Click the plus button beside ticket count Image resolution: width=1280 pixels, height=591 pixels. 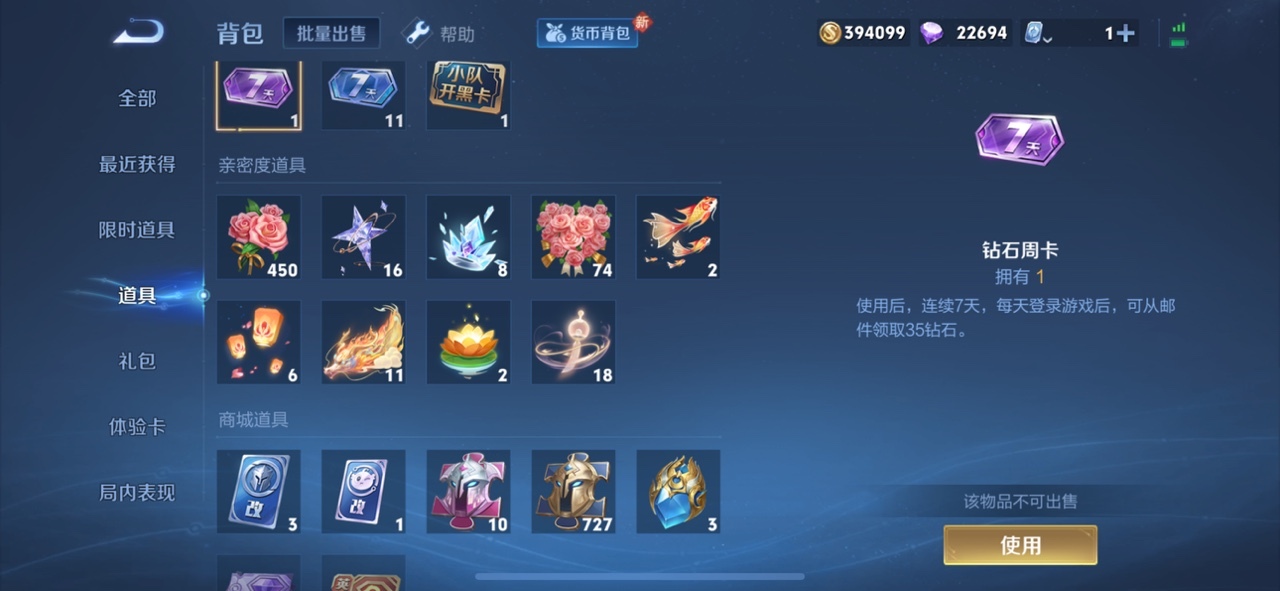(1126, 33)
